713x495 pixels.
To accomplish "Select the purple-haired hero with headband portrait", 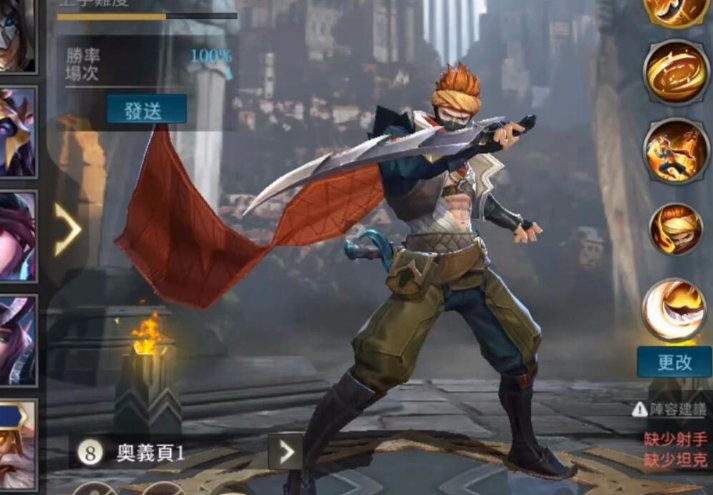I will click(x=16, y=236).
